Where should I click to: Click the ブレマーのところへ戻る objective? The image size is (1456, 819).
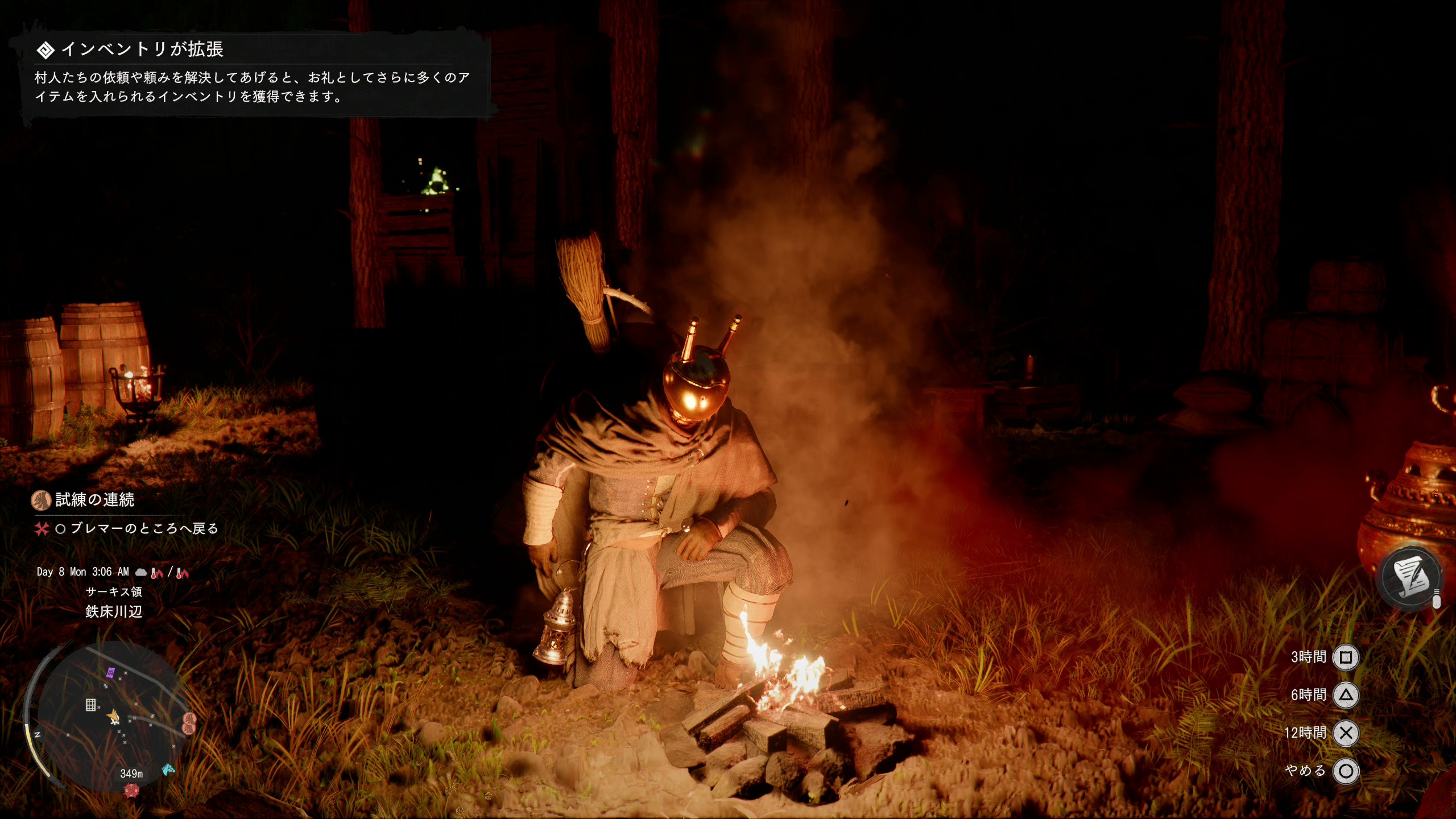pos(144,529)
